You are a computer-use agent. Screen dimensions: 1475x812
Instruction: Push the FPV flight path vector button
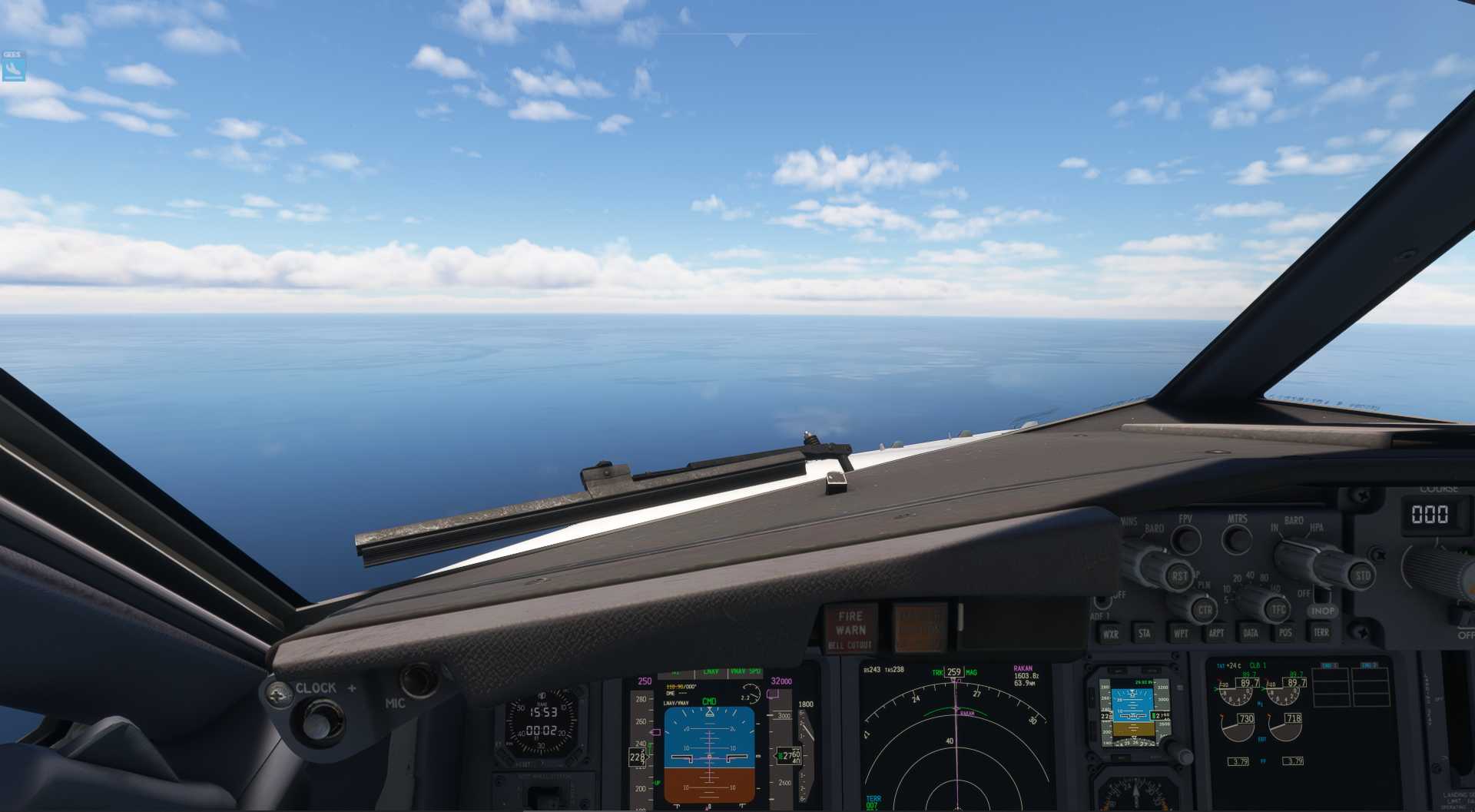(1186, 540)
